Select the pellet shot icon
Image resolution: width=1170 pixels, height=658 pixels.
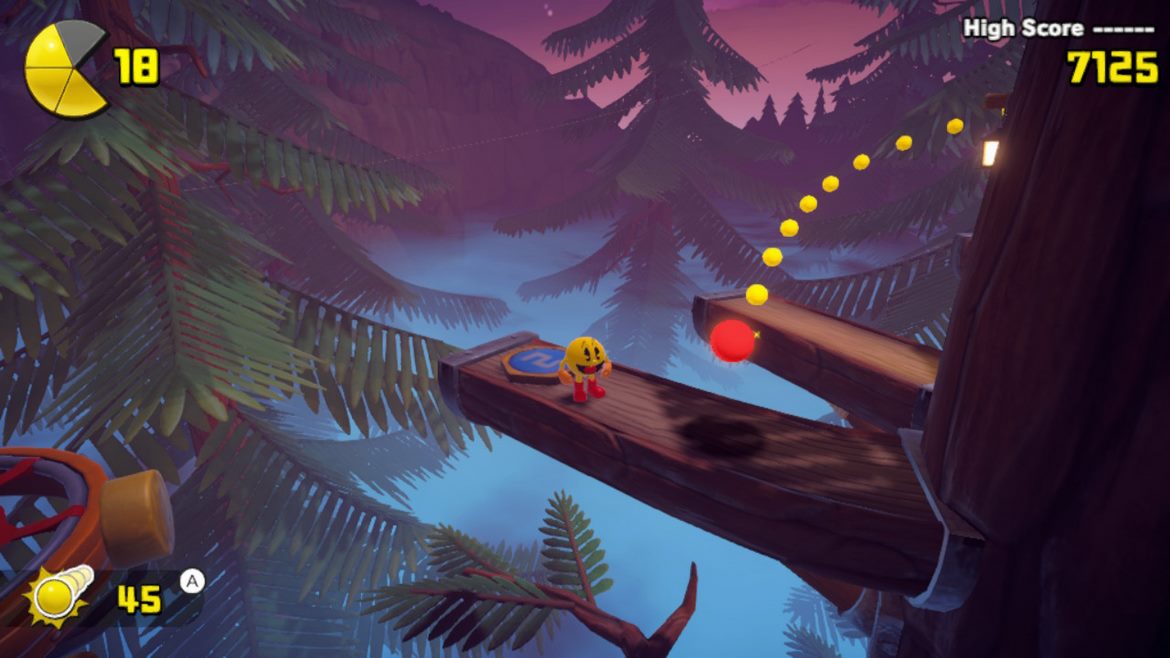coord(60,594)
